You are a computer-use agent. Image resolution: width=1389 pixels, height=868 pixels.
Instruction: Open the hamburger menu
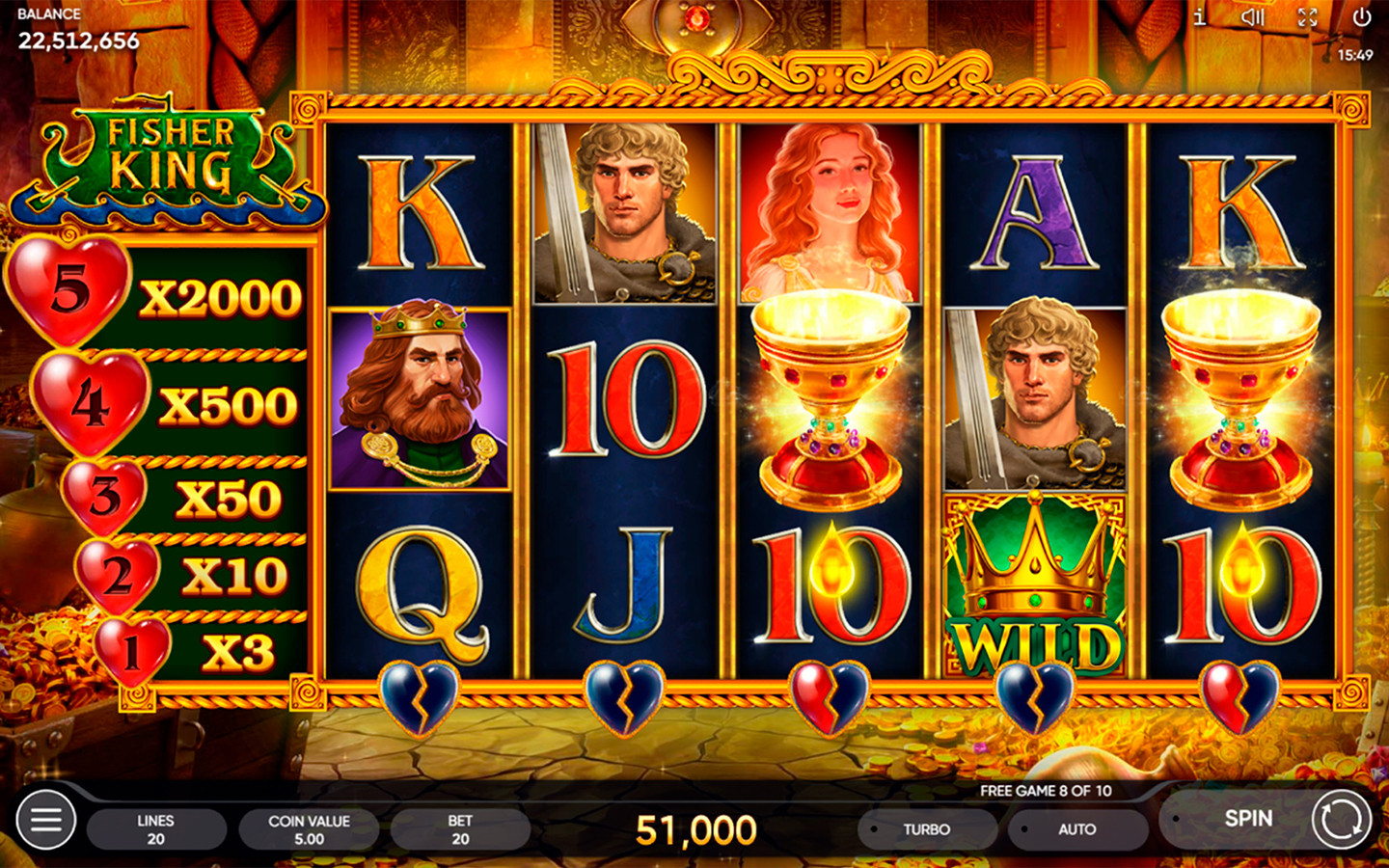[45, 820]
